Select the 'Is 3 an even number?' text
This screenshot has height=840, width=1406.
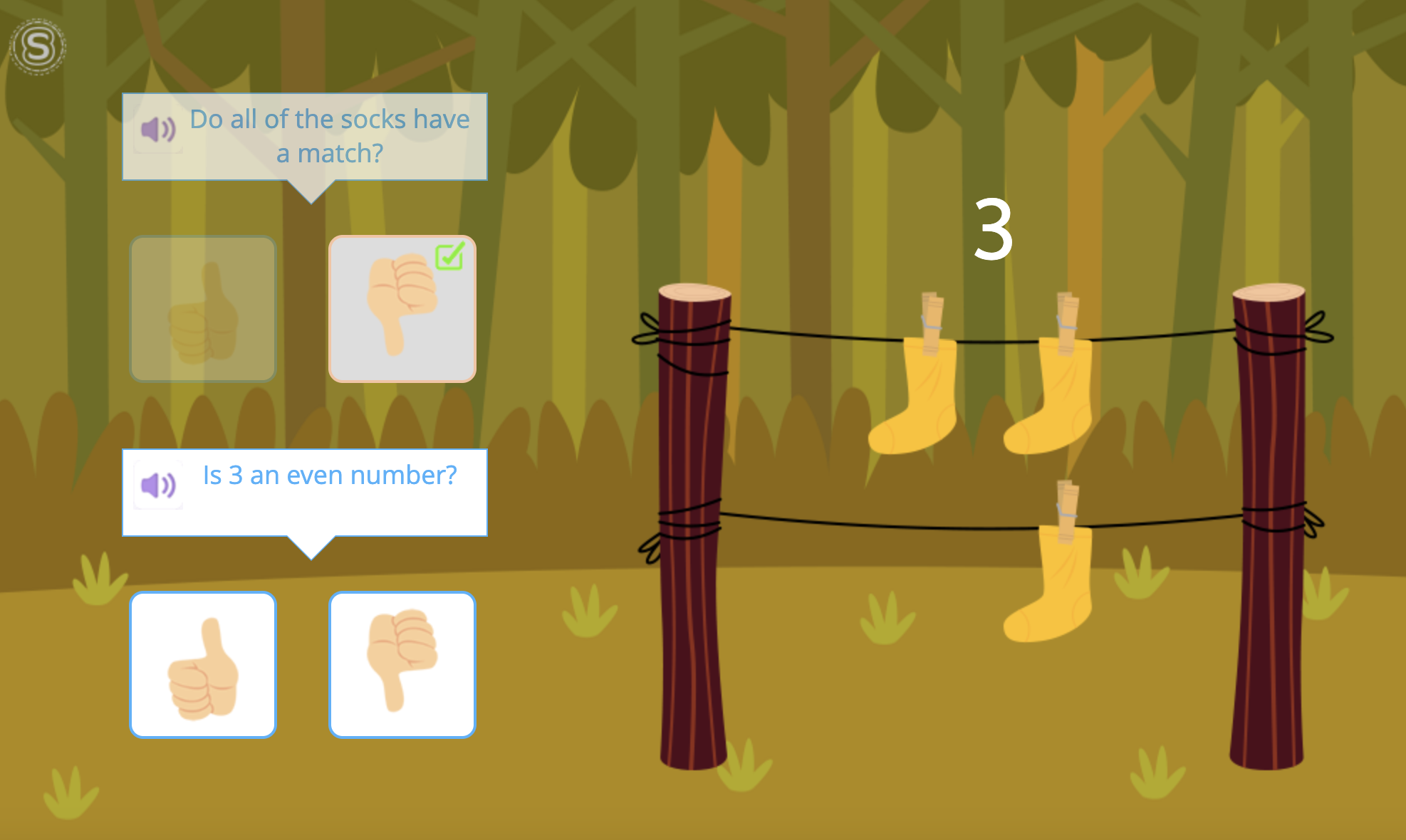pyautogui.click(x=331, y=475)
